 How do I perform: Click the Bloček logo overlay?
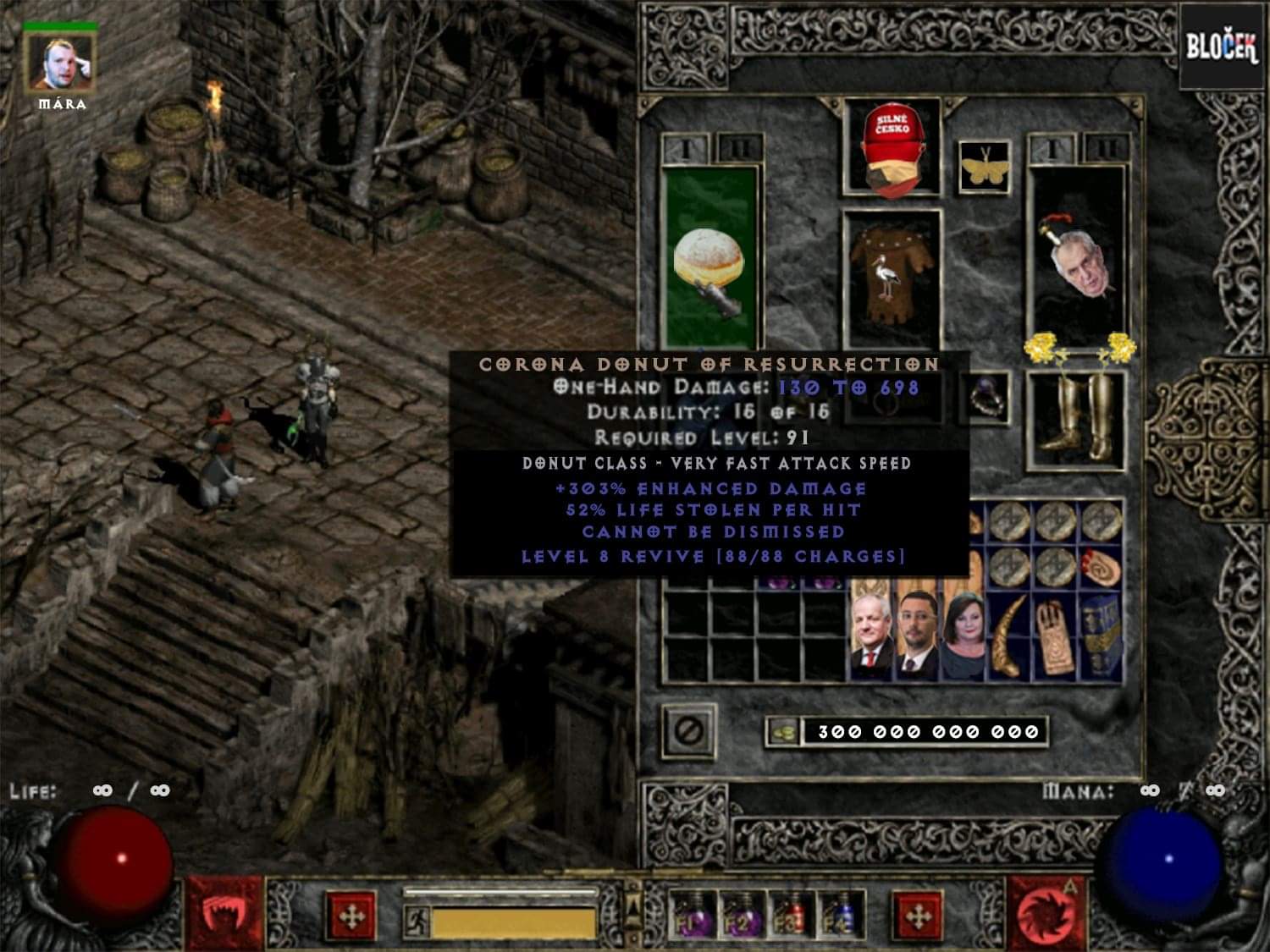1221,47
